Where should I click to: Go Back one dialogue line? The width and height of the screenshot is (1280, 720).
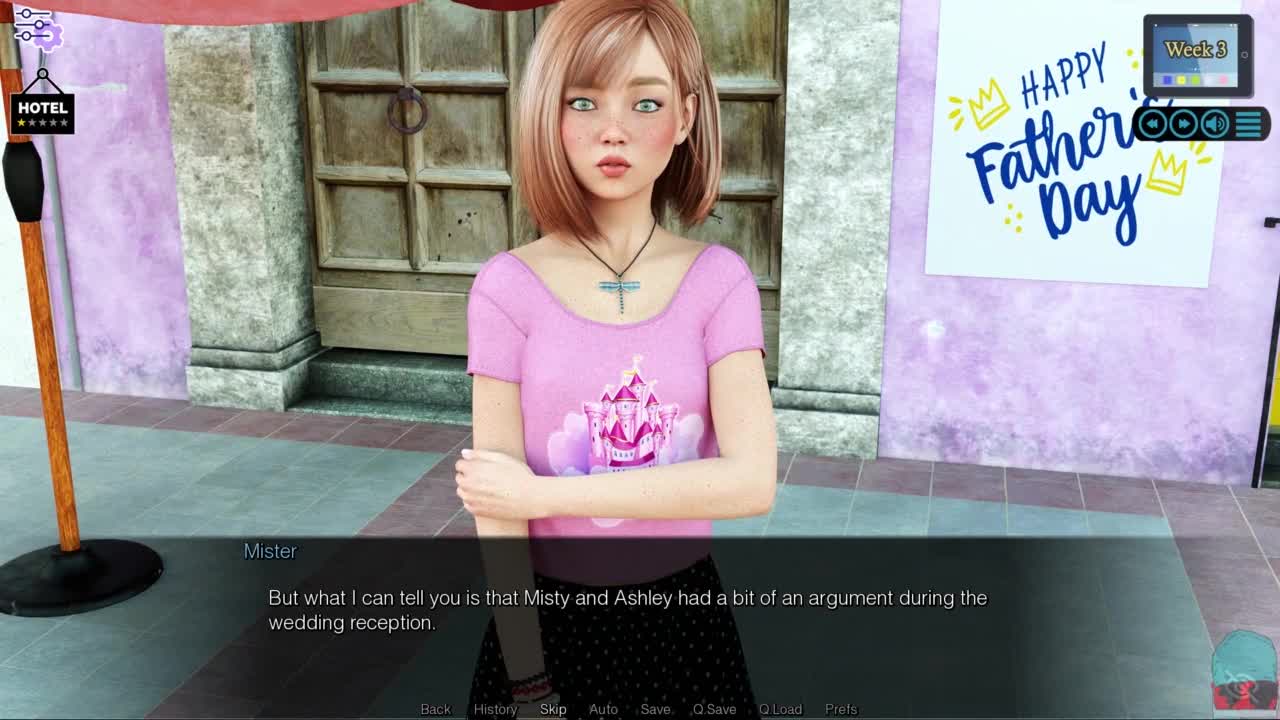click(435, 709)
